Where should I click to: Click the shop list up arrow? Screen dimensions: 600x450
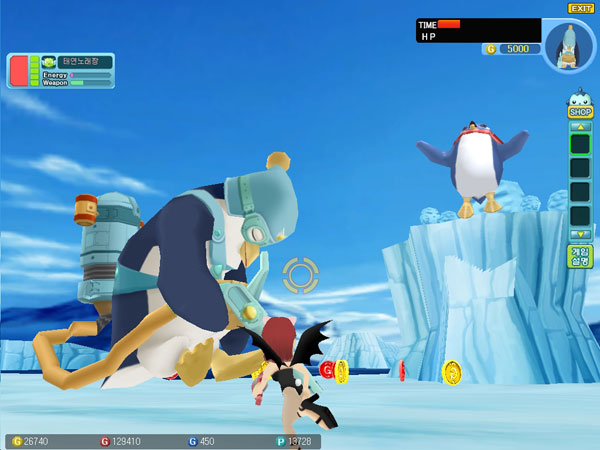tap(580, 126)
